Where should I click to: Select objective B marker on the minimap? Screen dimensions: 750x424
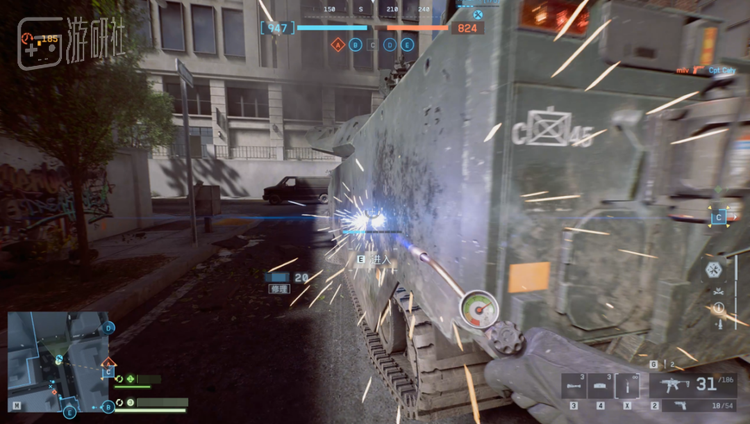pyautogui.click(x=108, y=406)
